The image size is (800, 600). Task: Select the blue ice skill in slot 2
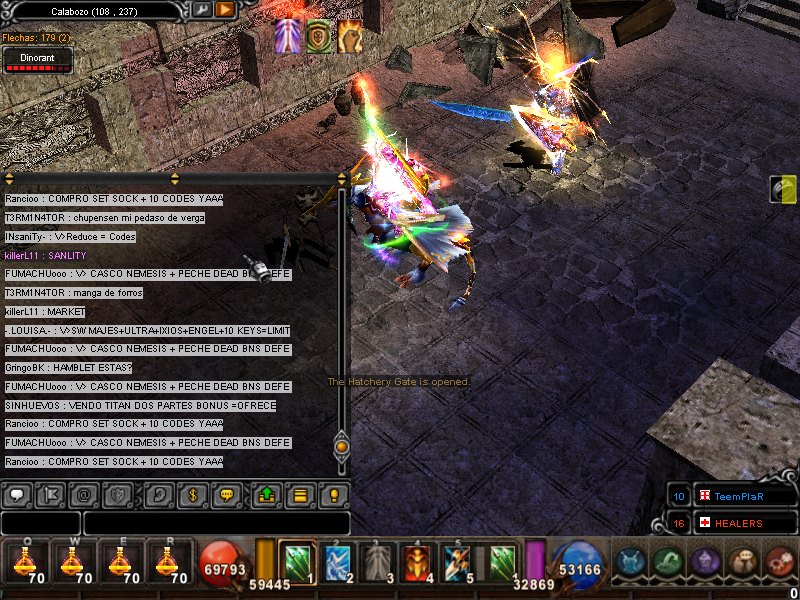coord(336,562)
